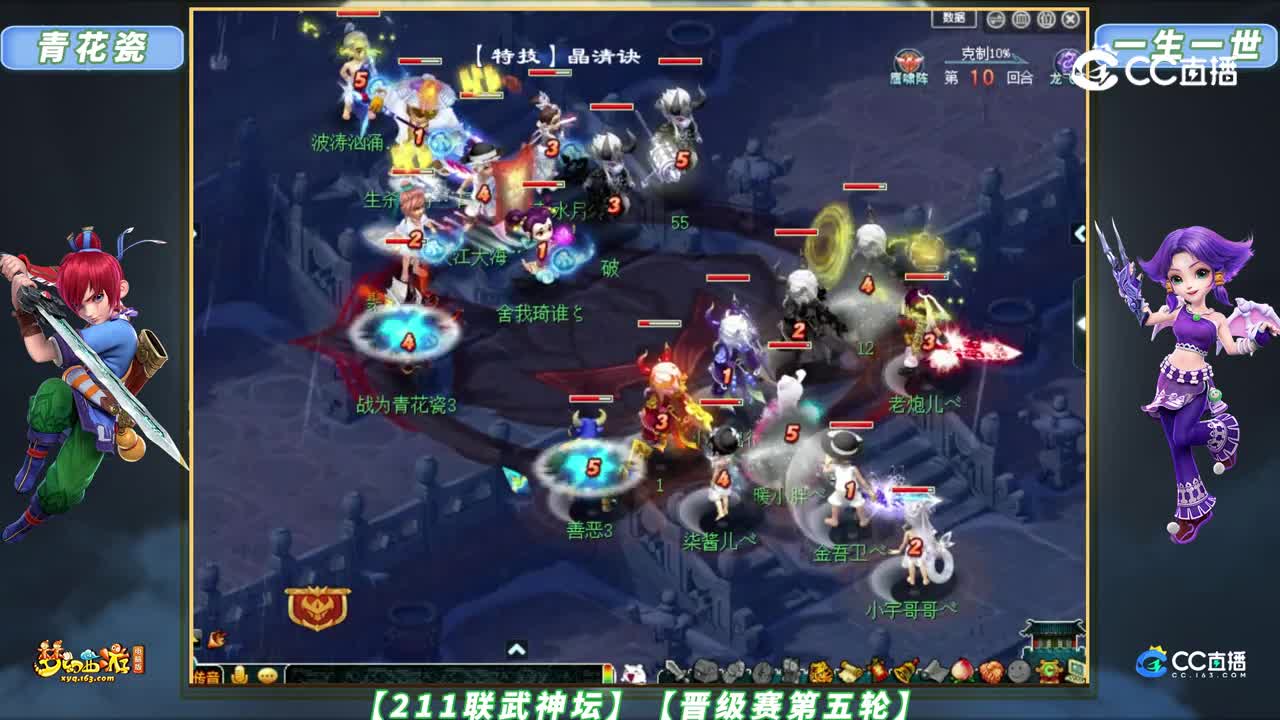Expand the collapsed panel arrow on right edge
Image resolution: width=1280 pixels, height=720 pixels.
[1078, 232]
